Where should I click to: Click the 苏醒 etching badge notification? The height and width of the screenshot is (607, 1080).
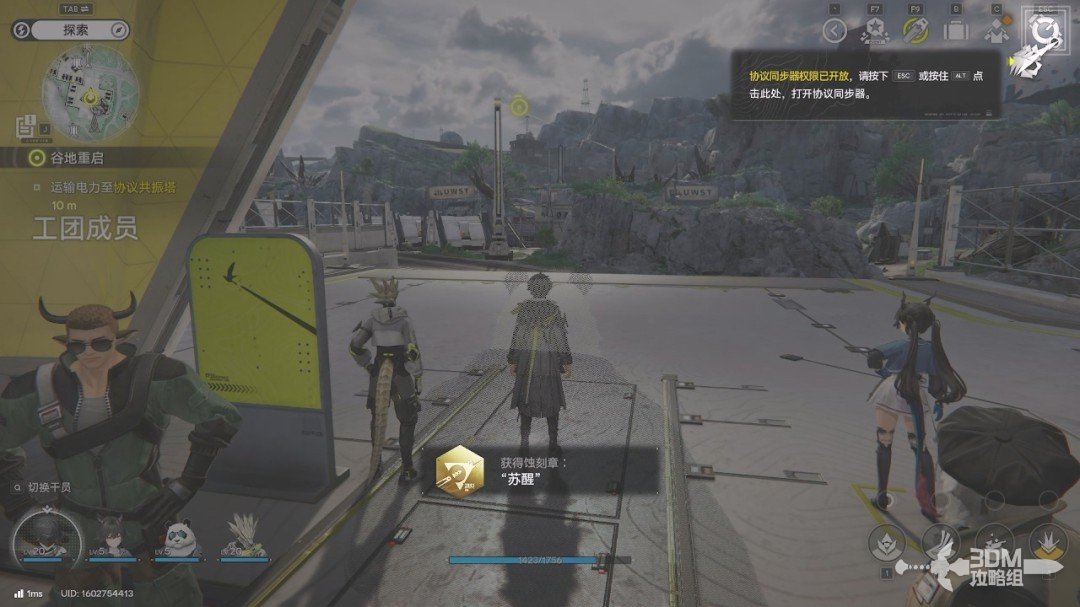click(x=545, y=471)
